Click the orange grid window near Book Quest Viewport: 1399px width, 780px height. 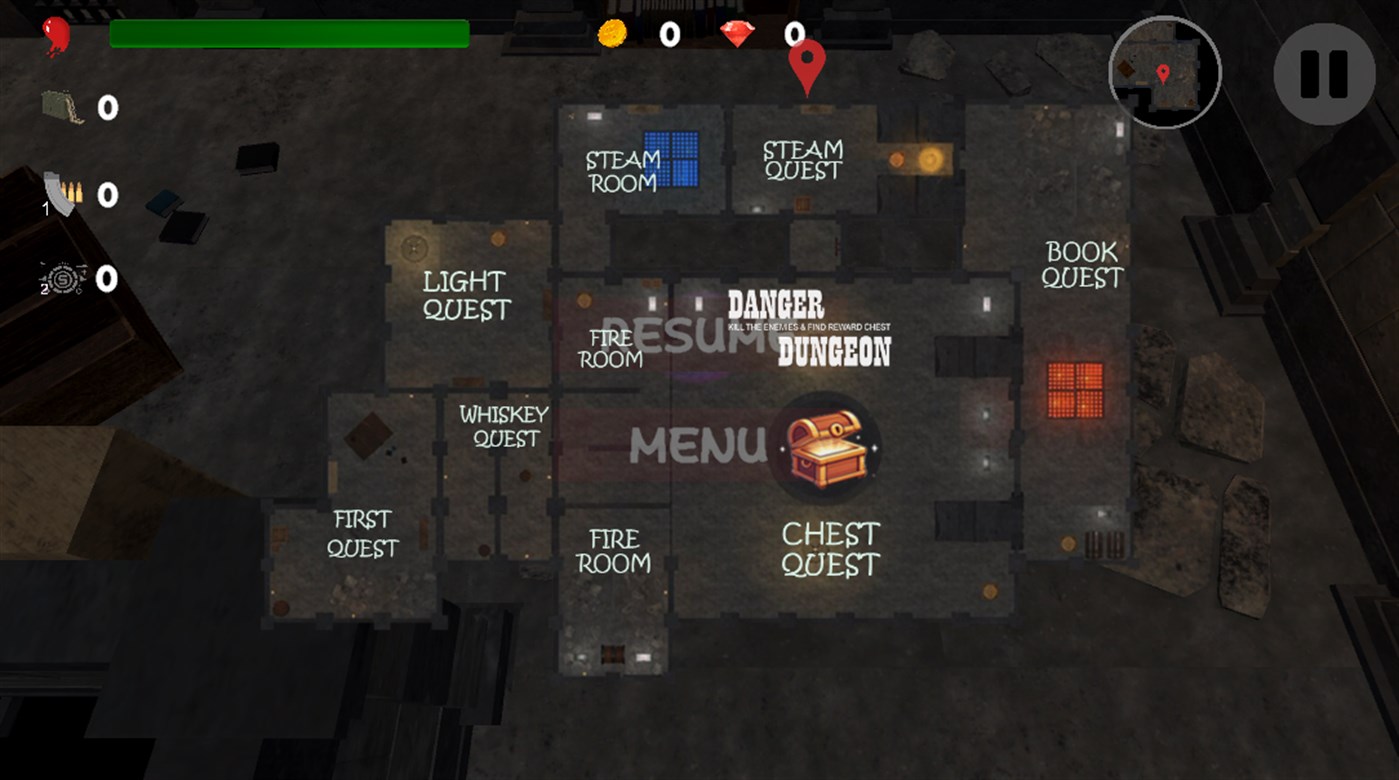tap(1078, 388)
